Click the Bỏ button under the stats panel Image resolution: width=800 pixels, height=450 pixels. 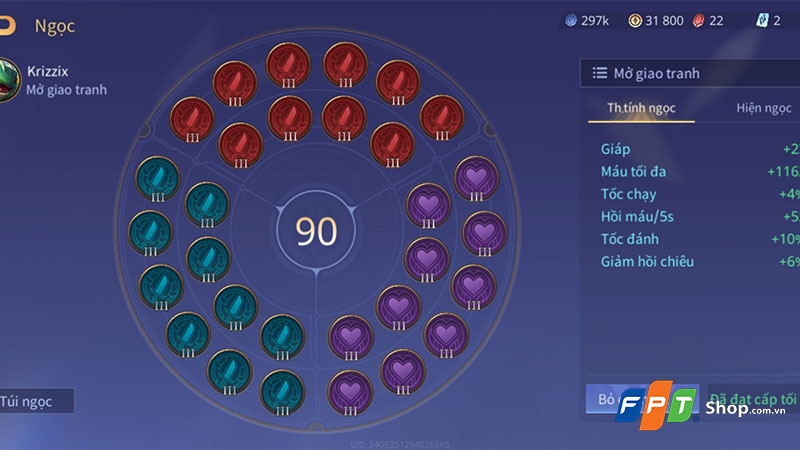pos(603,398)
